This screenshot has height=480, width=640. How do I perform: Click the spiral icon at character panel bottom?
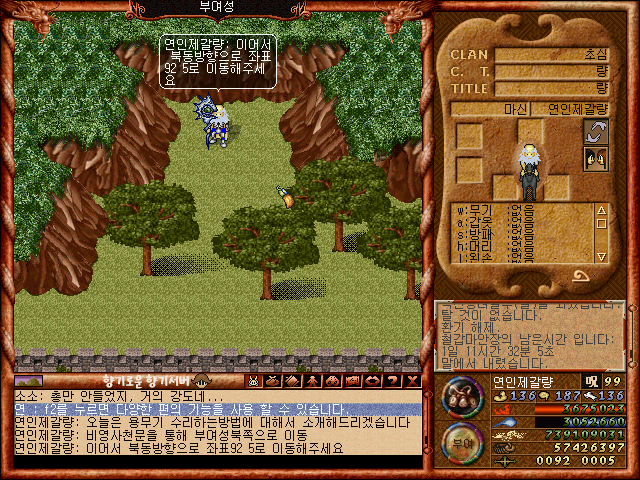tap(580, 275)
